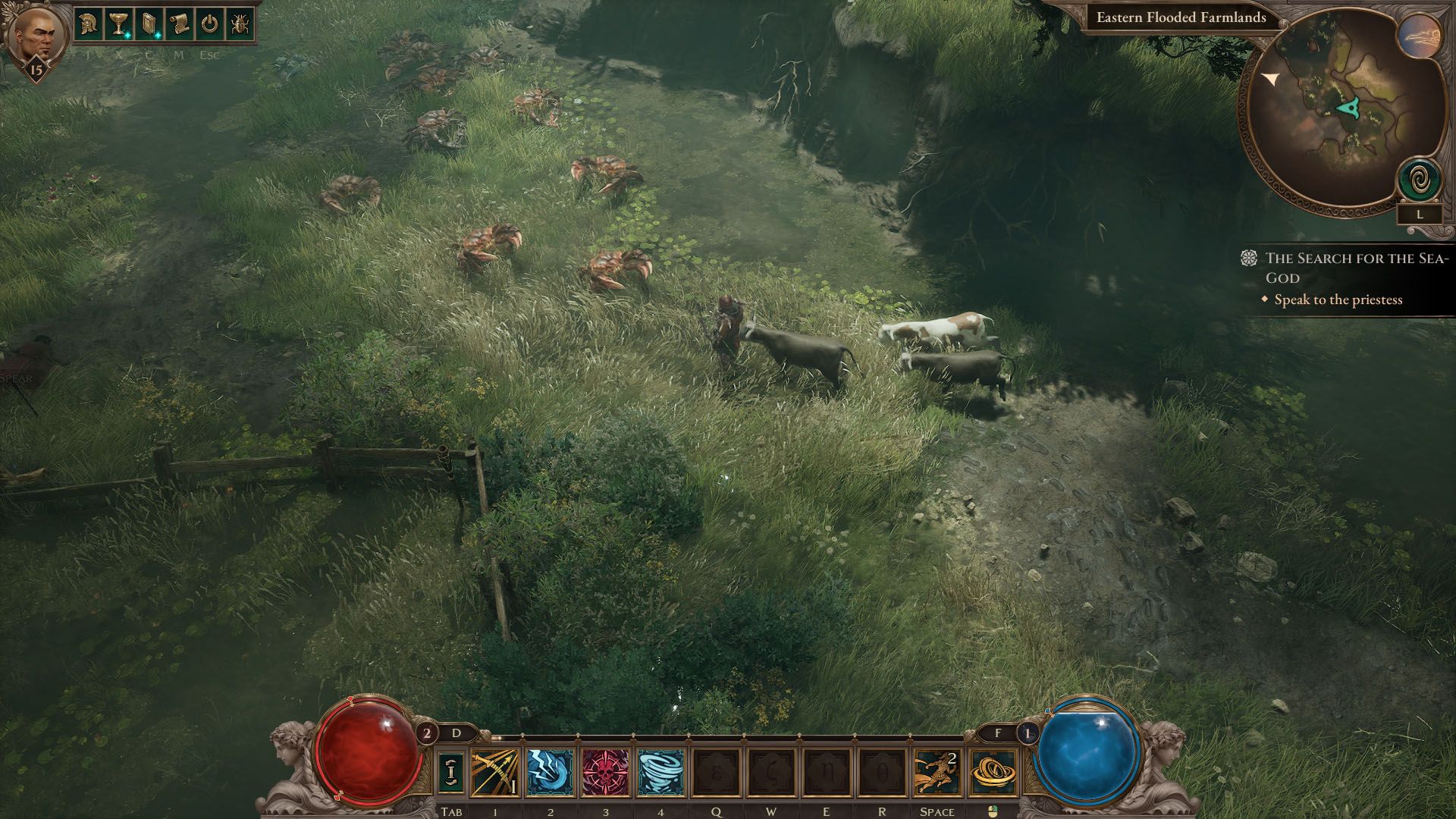Expand The Search for the Sea-God quest entry
Screen dimensions: 1456x819
tap(1356, 267)
